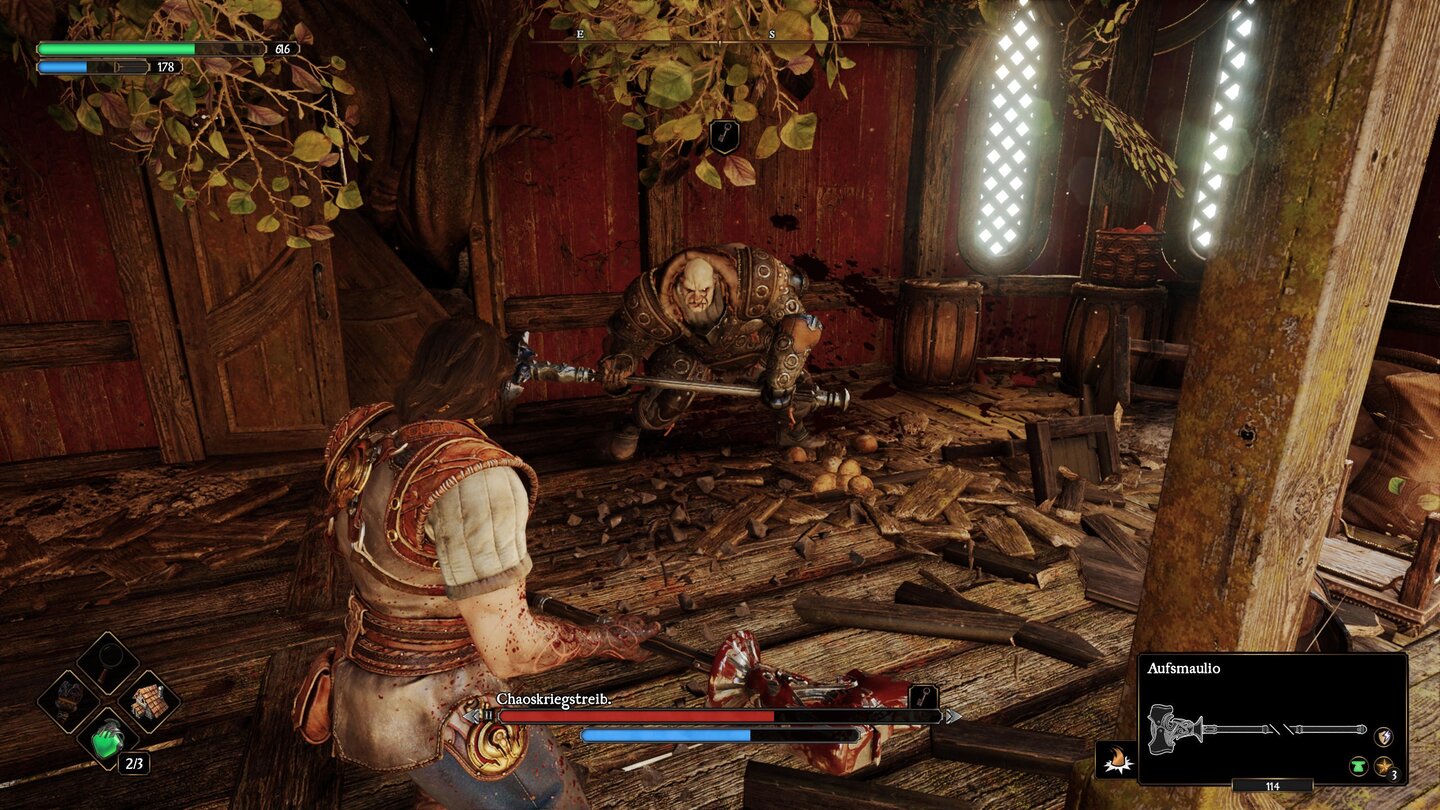
Task: Select the lightning shield weapon perk icon
Action: point(1384,736)
